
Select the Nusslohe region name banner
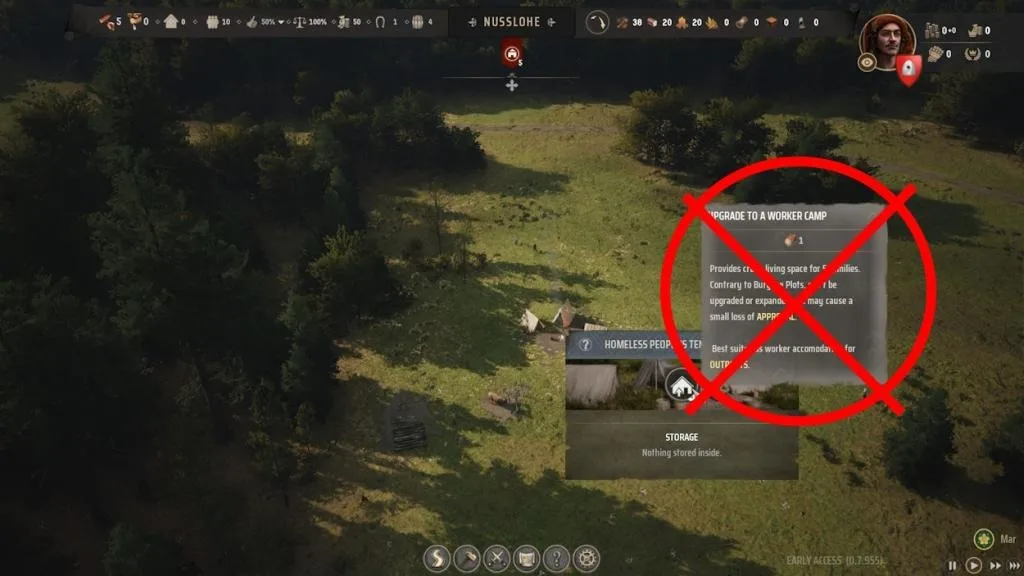coord(512,20)
